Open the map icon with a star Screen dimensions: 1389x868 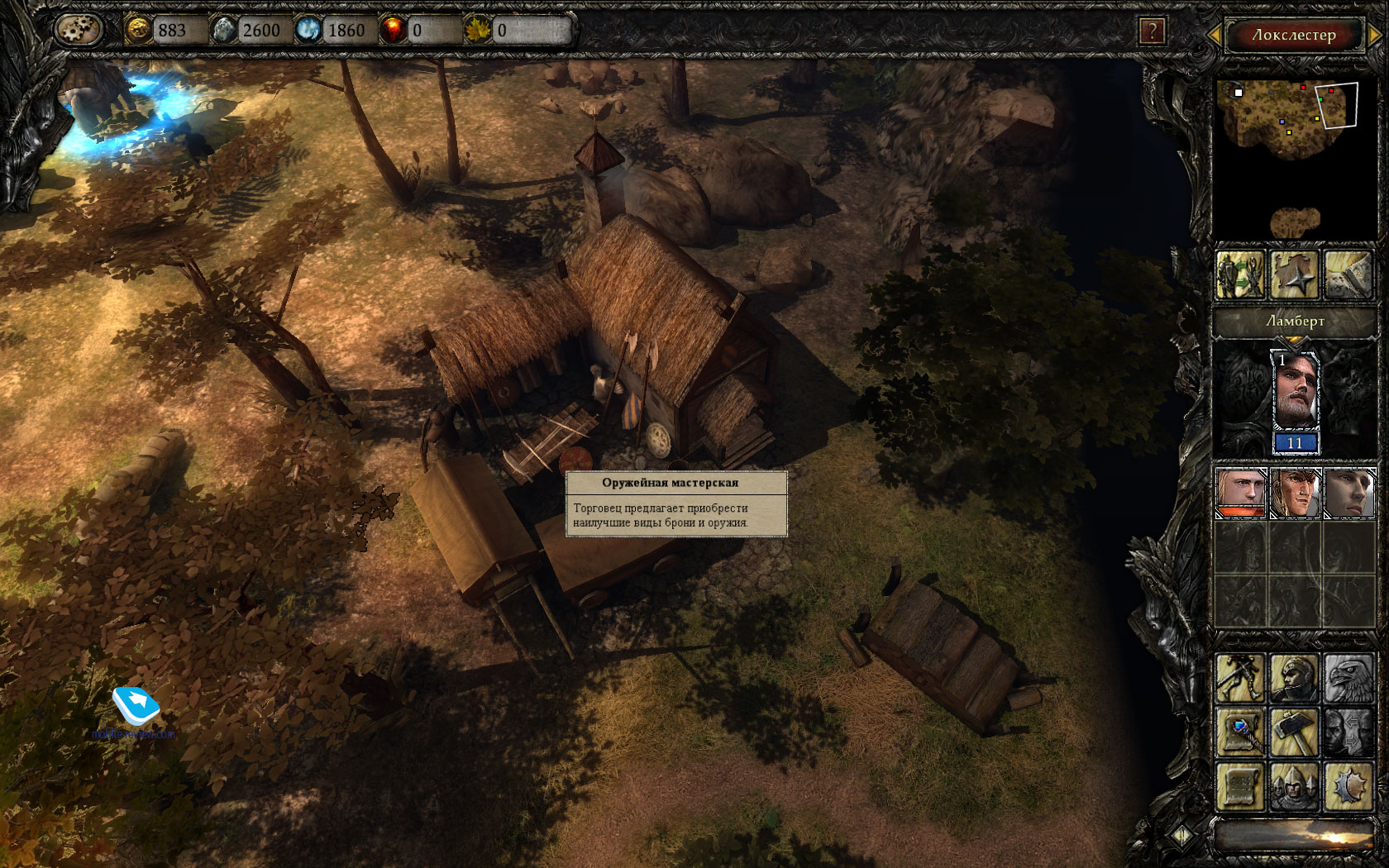point(1295,274)
